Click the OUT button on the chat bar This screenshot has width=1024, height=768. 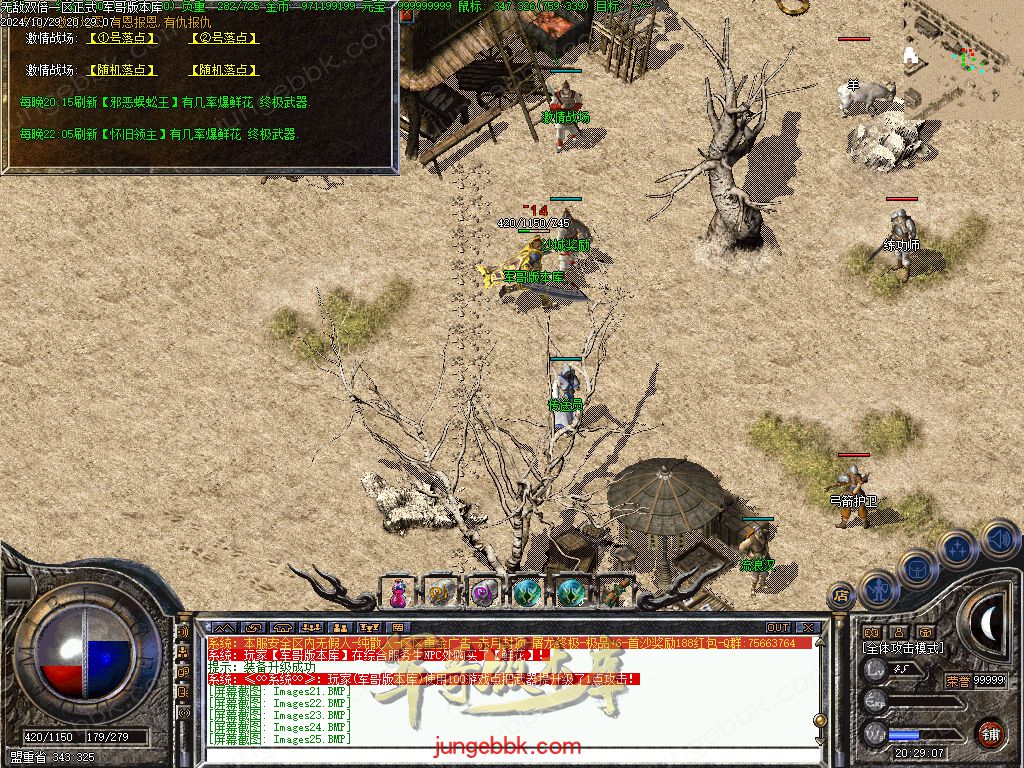pos(778,628)
